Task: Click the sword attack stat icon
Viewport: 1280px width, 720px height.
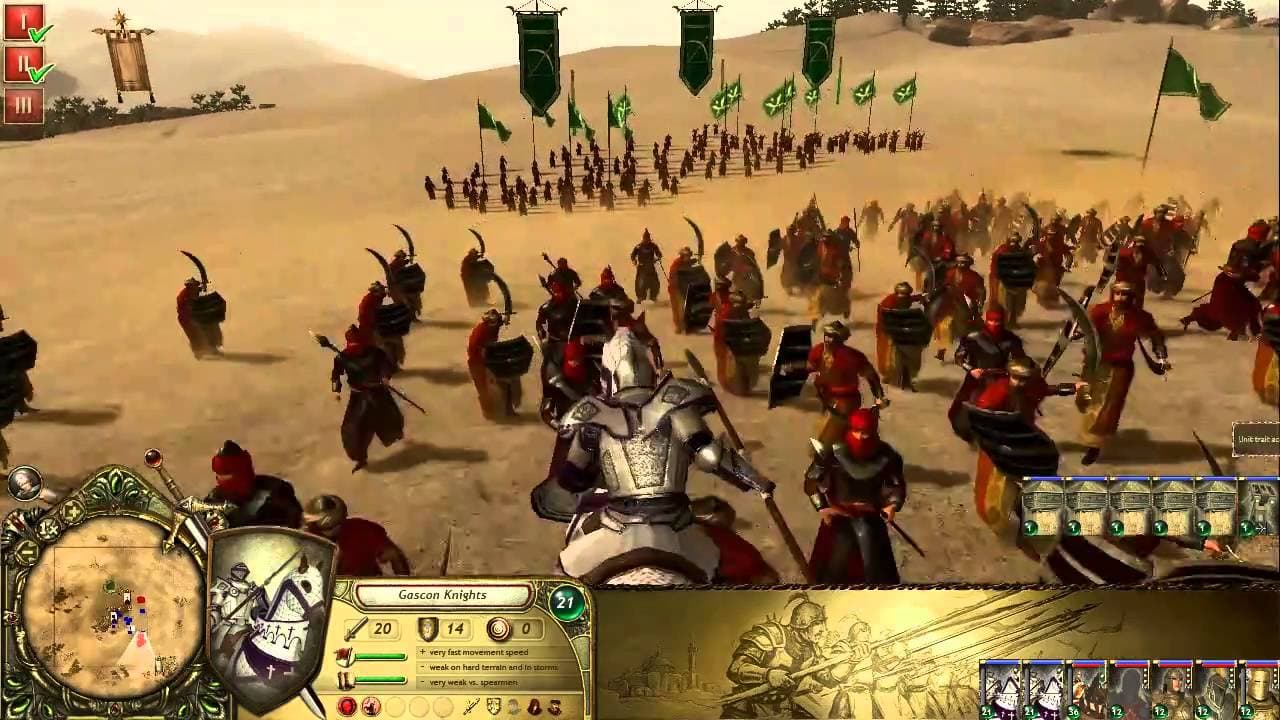Action: coord(354,629)
